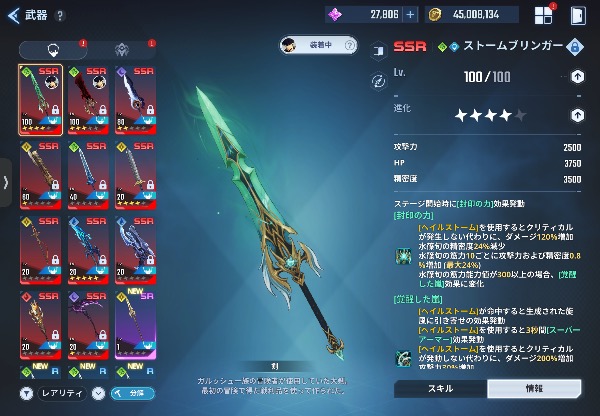Open the 武器 help question mark
The height and width of the screenshot is (416, 600).
coord(62,16)
